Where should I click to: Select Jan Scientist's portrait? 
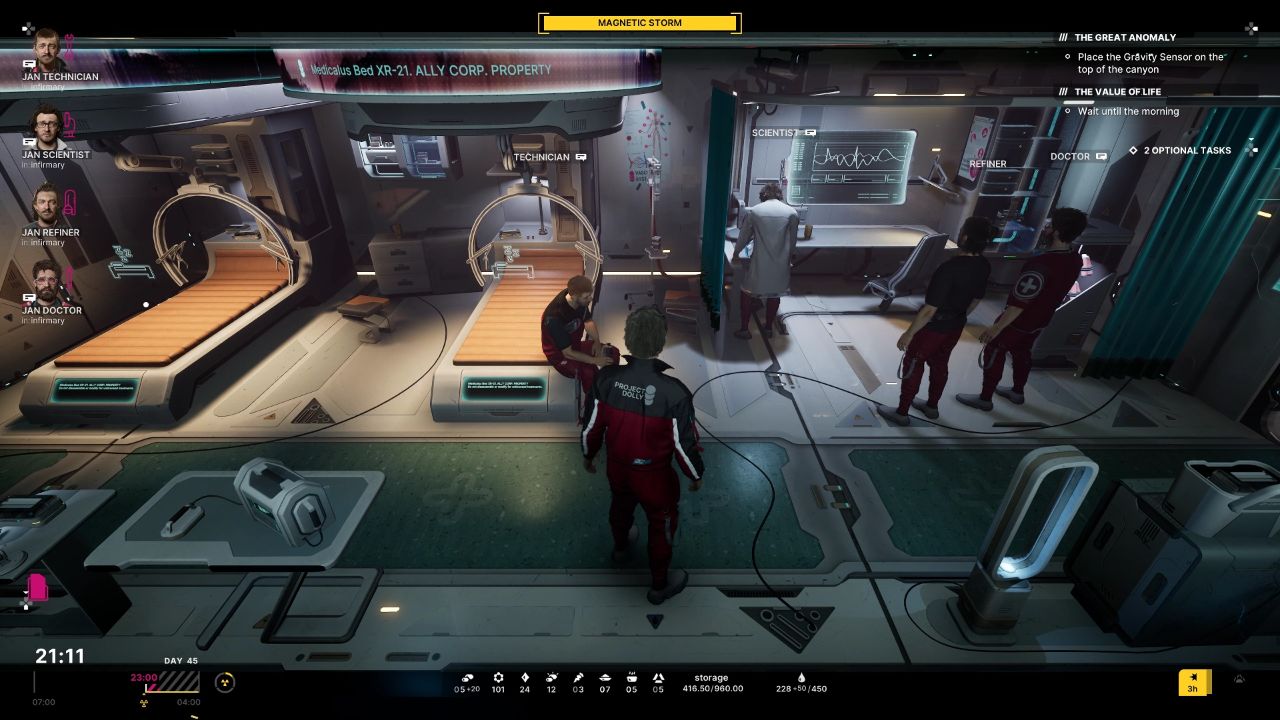click(47, 126)
